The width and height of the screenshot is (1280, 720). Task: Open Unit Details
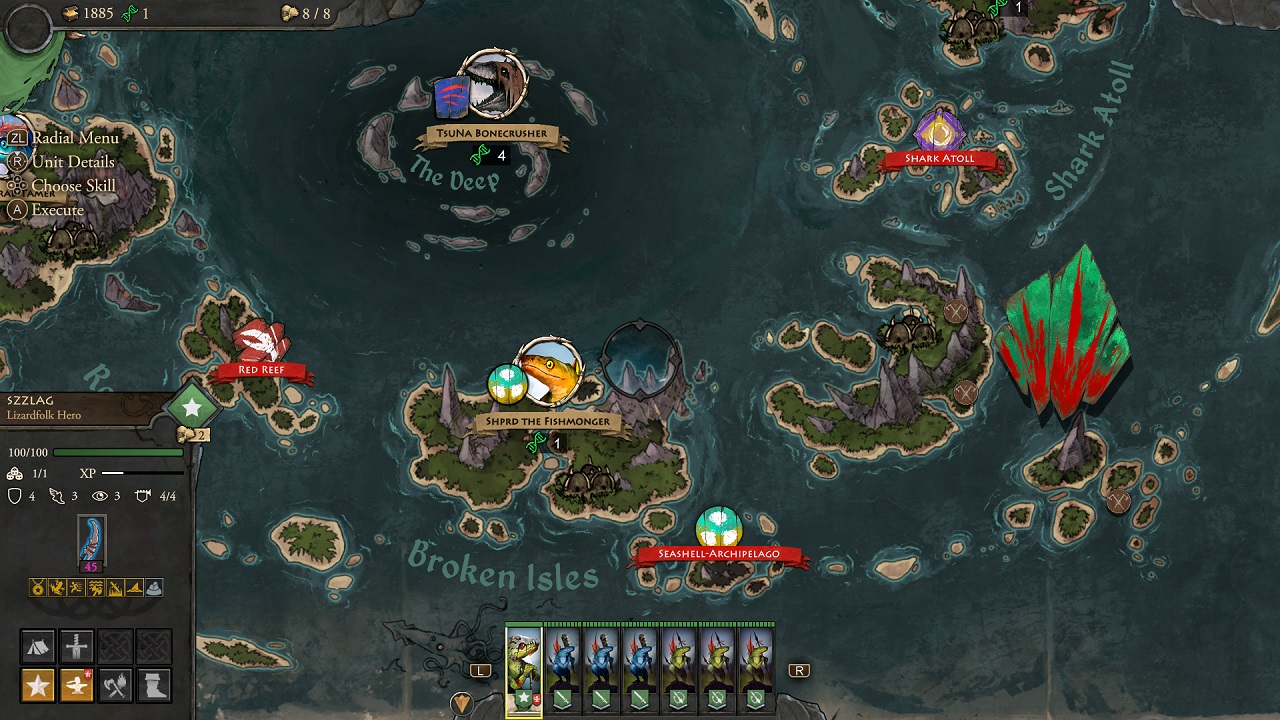tap(72, 161)
